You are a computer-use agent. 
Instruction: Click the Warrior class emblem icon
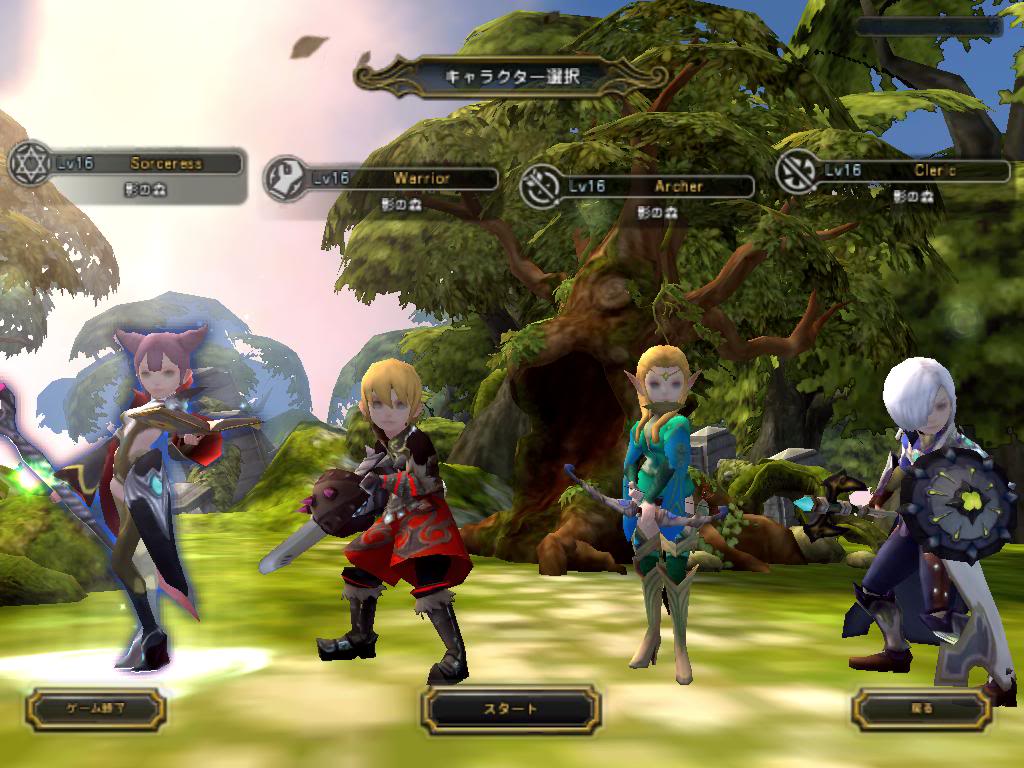pyautogui.click(x=285, y=178)
